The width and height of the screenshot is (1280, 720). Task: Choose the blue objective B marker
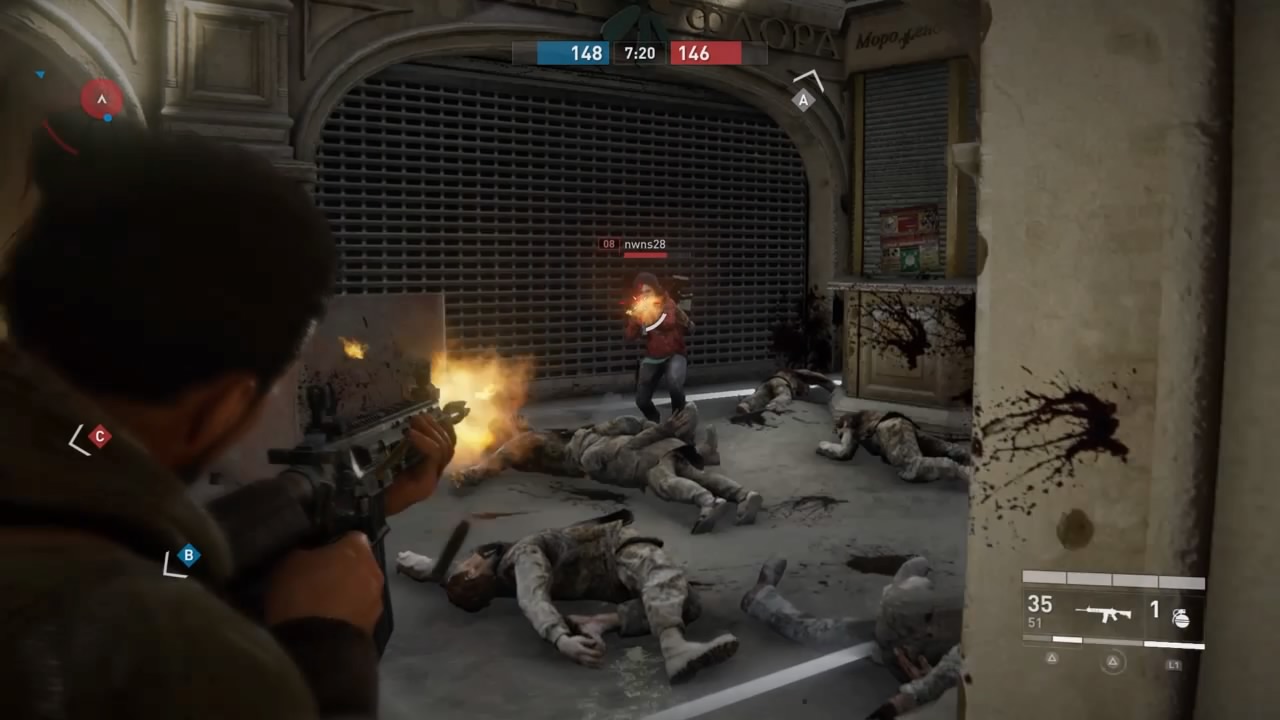pos(187,555)
